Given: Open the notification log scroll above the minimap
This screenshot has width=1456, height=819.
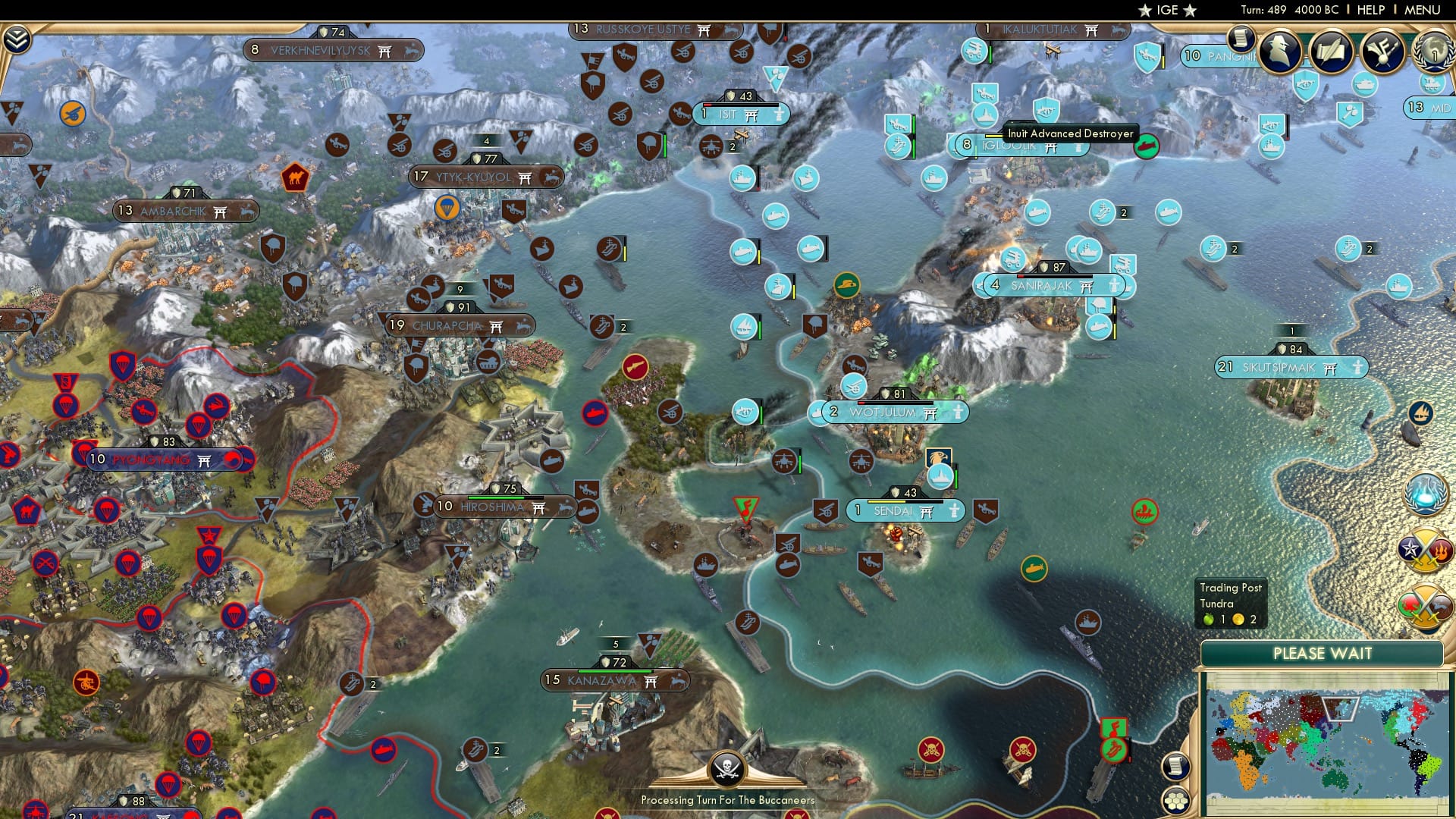Looking at the screenshot, I should [x=1176, y=765].
